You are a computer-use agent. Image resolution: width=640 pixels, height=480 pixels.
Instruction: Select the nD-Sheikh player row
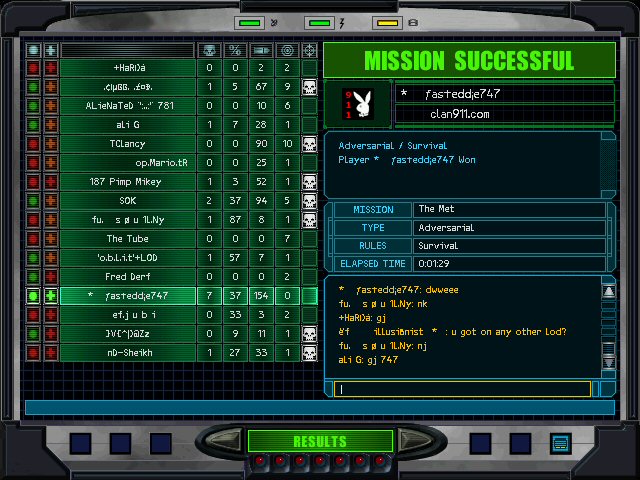(128, 353)
